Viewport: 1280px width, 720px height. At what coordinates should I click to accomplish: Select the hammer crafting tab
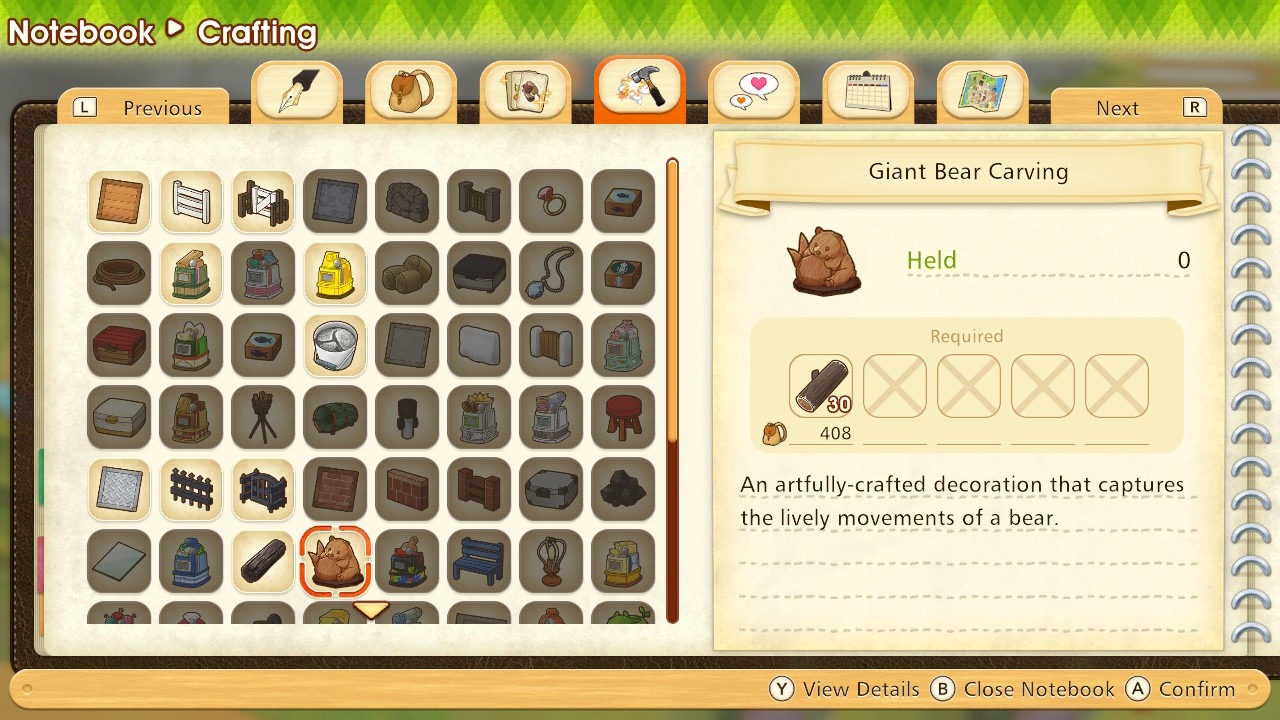pyautogui.click(x=640, y=89)
